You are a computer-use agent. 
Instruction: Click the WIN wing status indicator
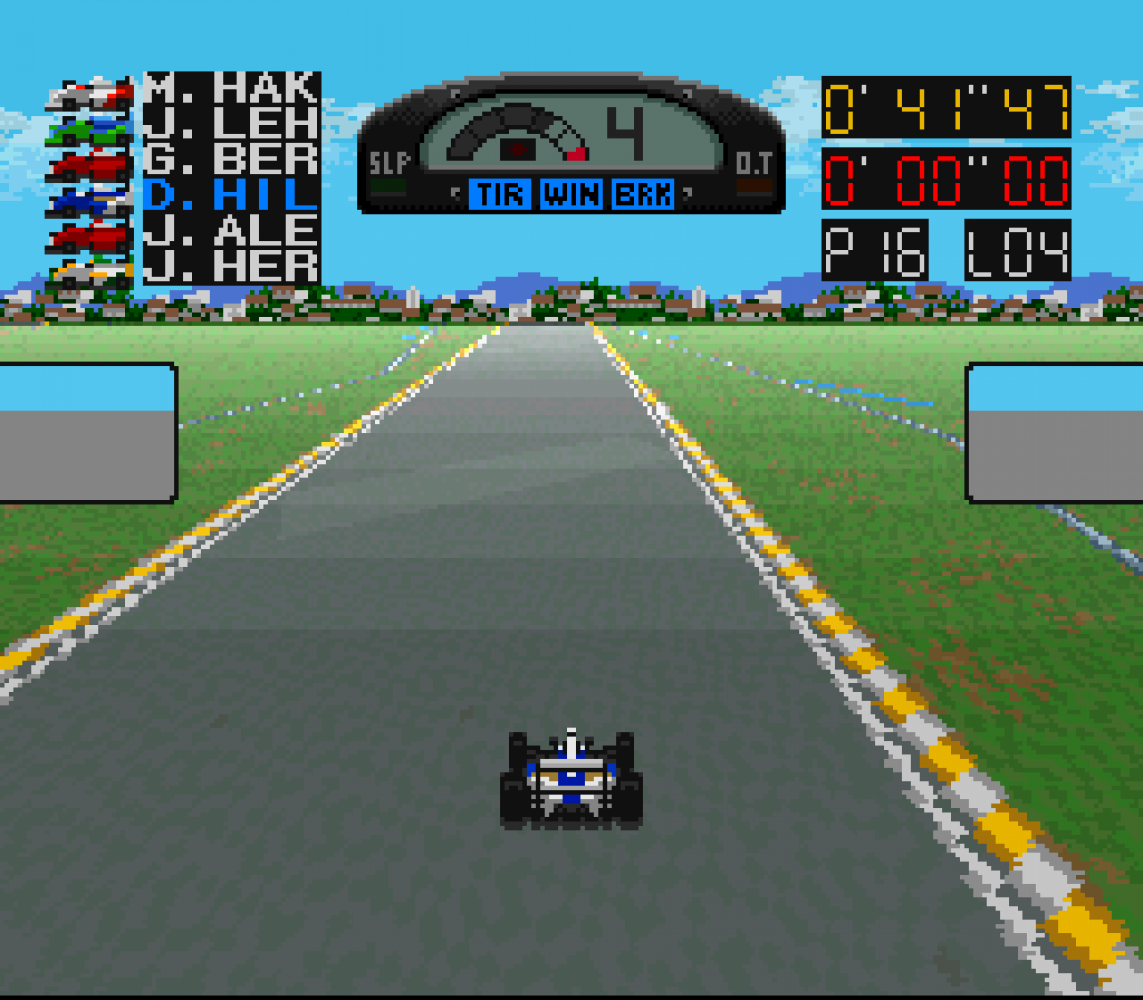[571, 194]
